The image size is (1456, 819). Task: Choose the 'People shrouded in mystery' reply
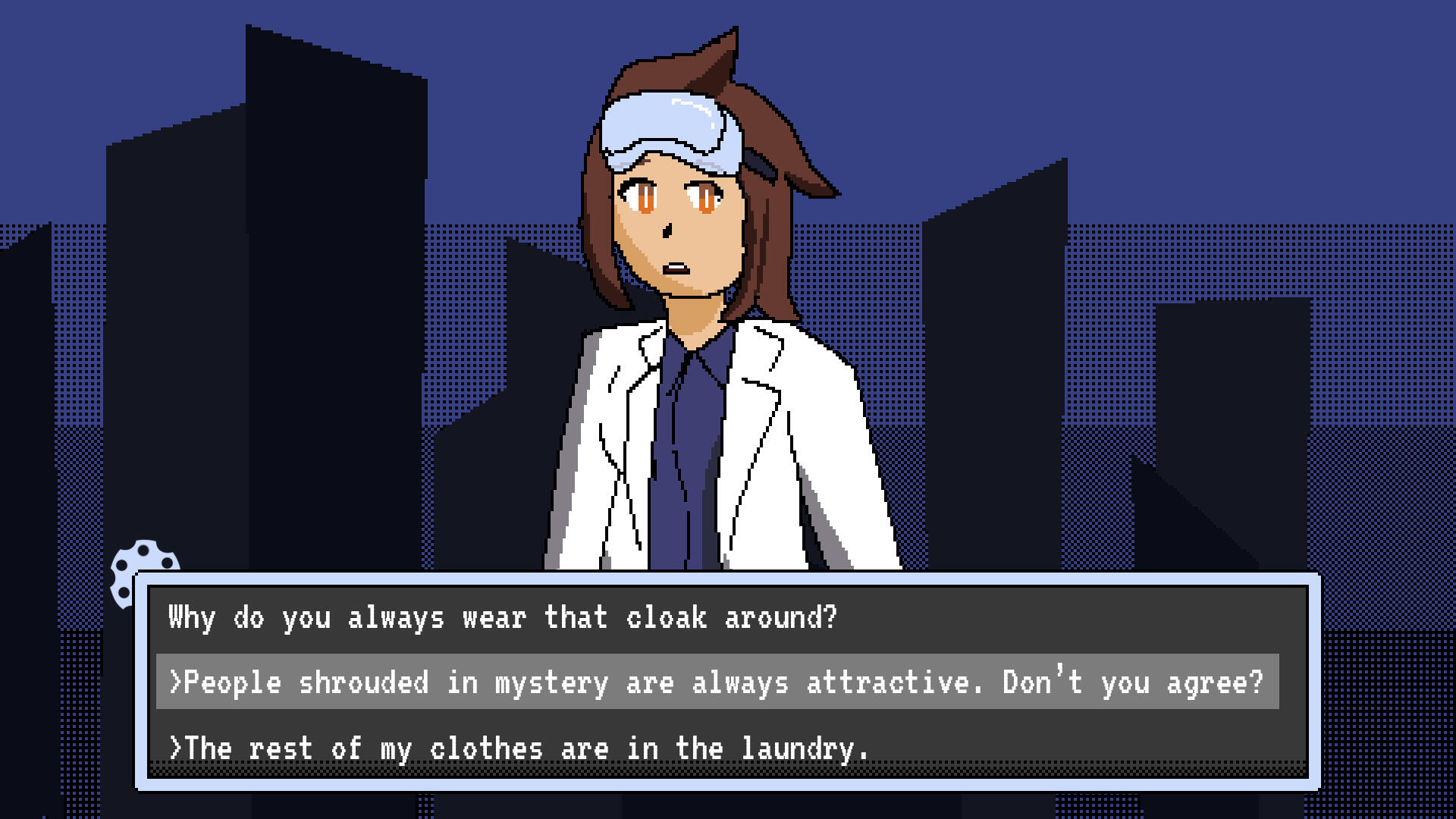[x=717, y=682]
